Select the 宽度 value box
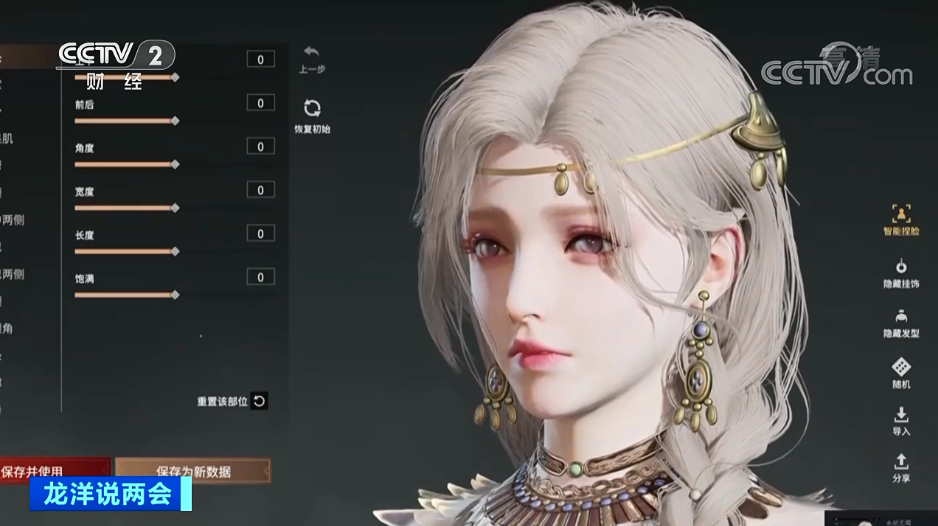Image resolution: width=938 pixels, height=526 pixels. coord(260,190)
